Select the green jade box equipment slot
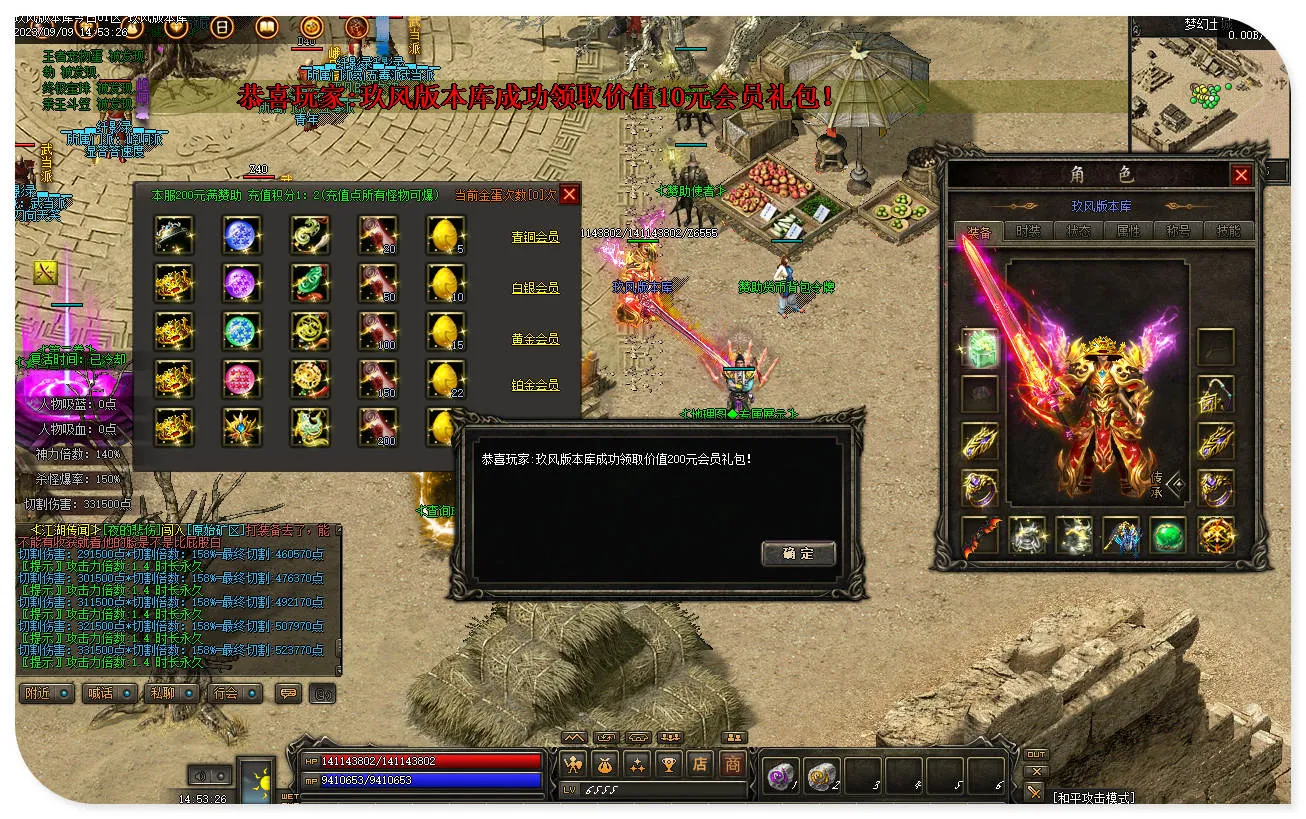The image size is (1306, 819). tap(980, 347)
